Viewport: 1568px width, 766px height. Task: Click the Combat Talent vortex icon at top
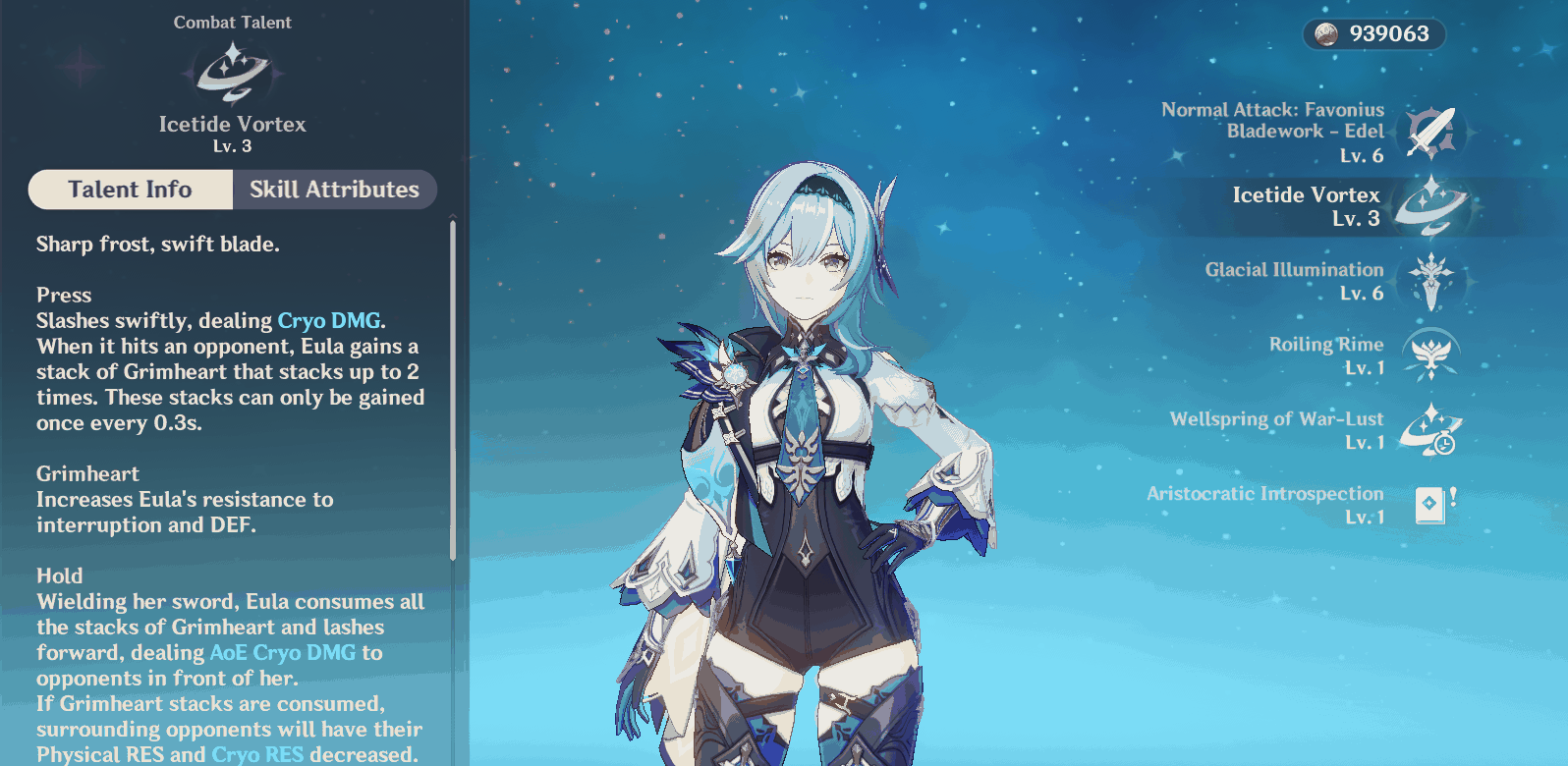pyautogui.click(x=232, y=74)
